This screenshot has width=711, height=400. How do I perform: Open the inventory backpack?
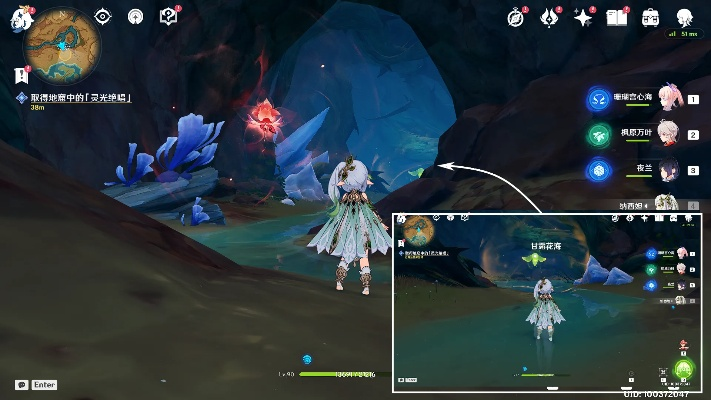click(651, 17)
